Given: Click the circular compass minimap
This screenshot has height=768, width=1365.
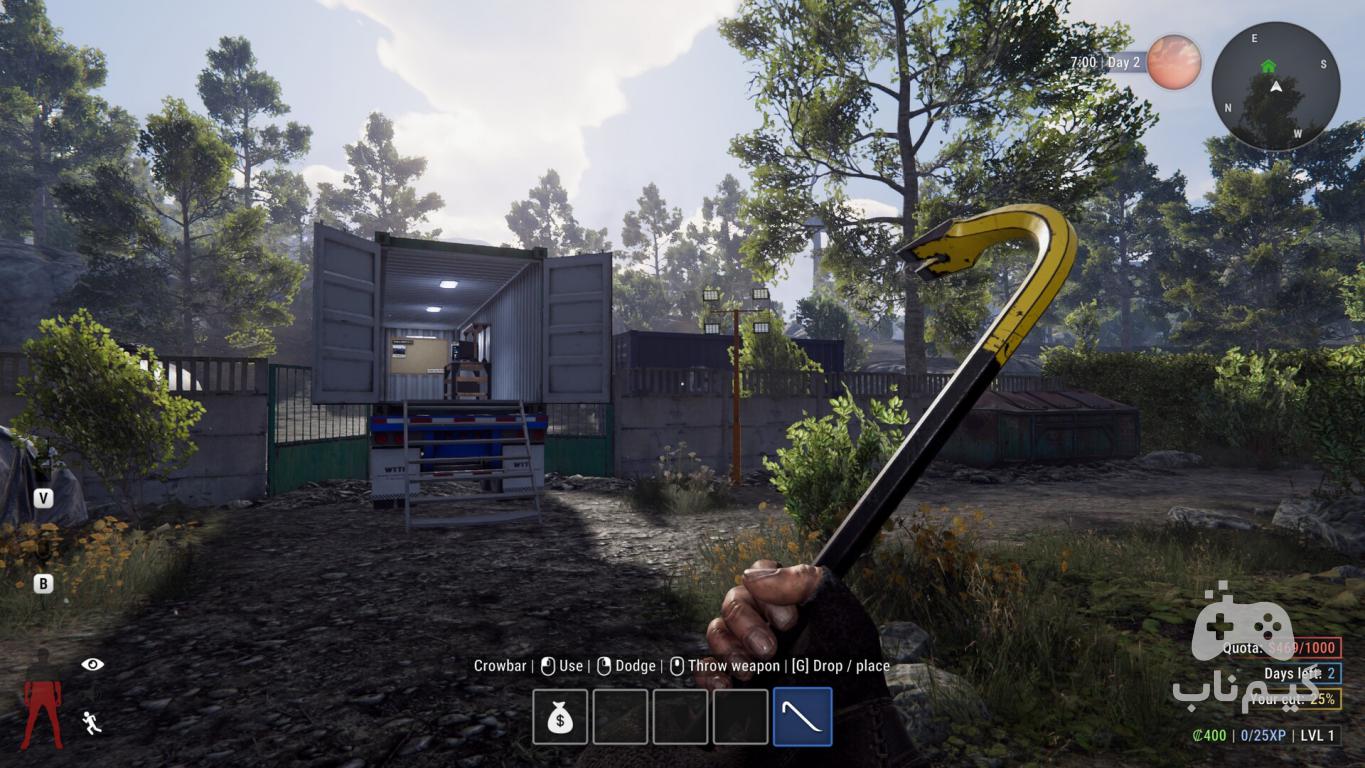Looking at the screenshot, I should point(1275,87).
